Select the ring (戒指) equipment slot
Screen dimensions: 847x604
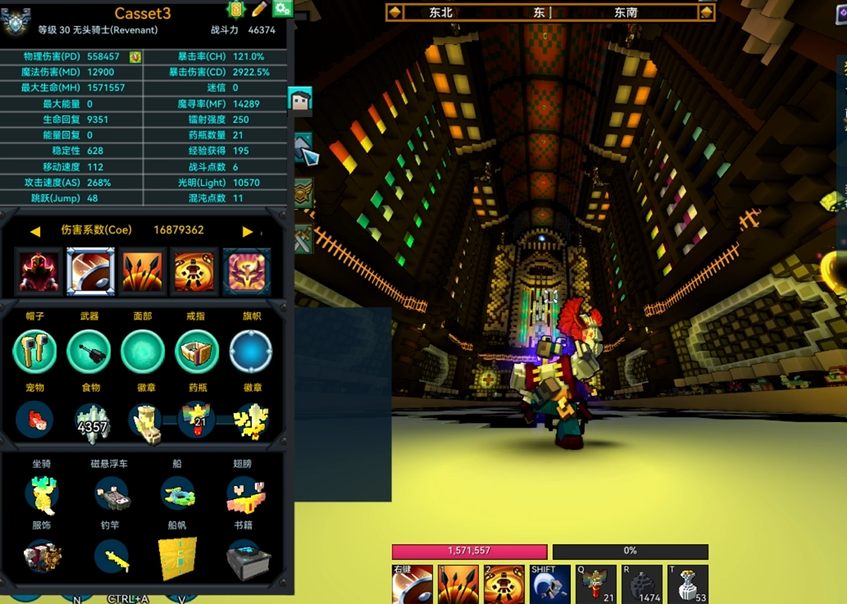197,352
